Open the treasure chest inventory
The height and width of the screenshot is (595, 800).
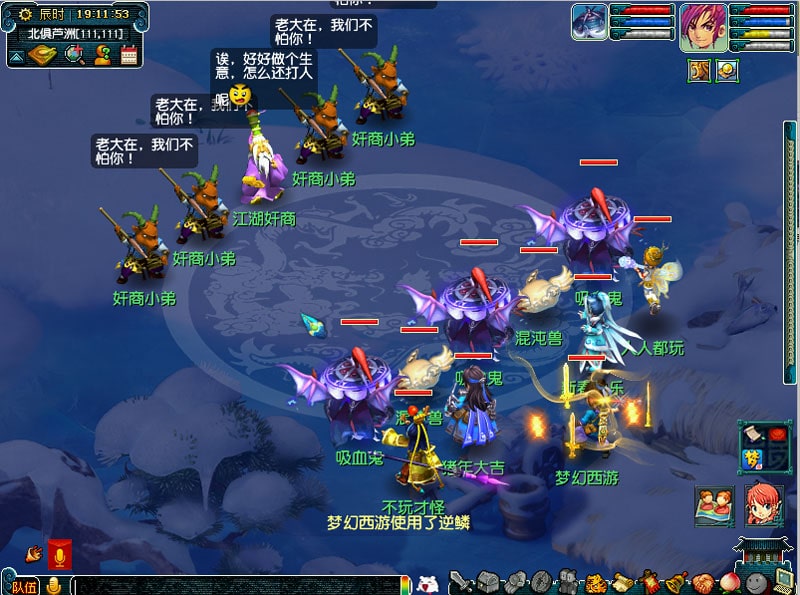pyautogui.click(x=487, y=582)
